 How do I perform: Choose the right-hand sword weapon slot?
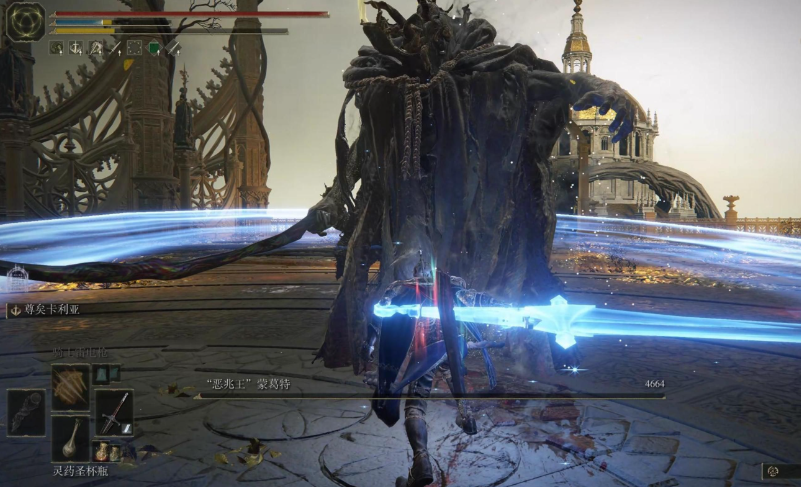tap(114, 411)
